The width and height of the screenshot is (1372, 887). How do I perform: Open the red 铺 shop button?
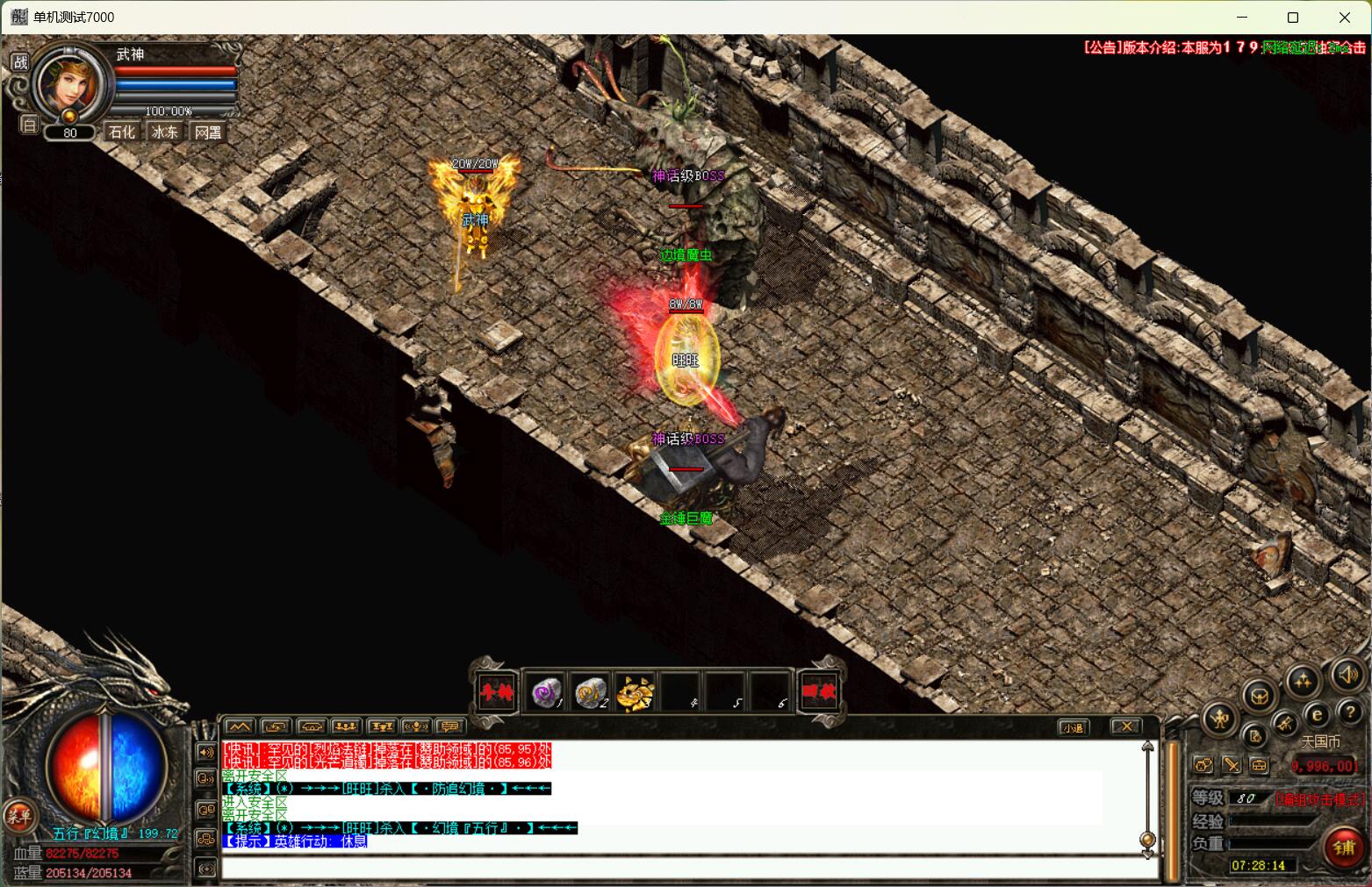pos(1344,848)
